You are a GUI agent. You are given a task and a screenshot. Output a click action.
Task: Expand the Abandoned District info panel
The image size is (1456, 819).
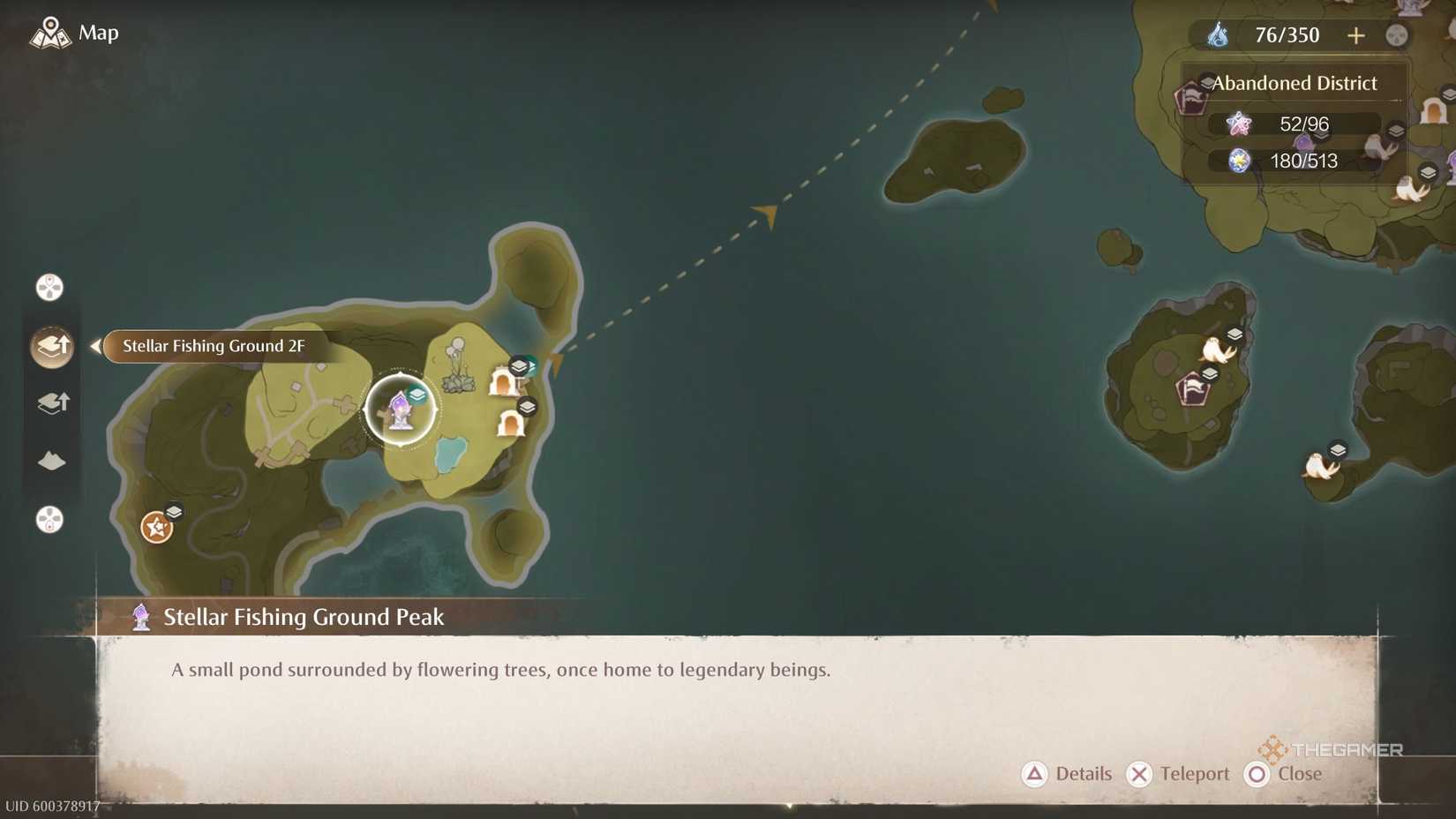click(x=1295, y=82)
